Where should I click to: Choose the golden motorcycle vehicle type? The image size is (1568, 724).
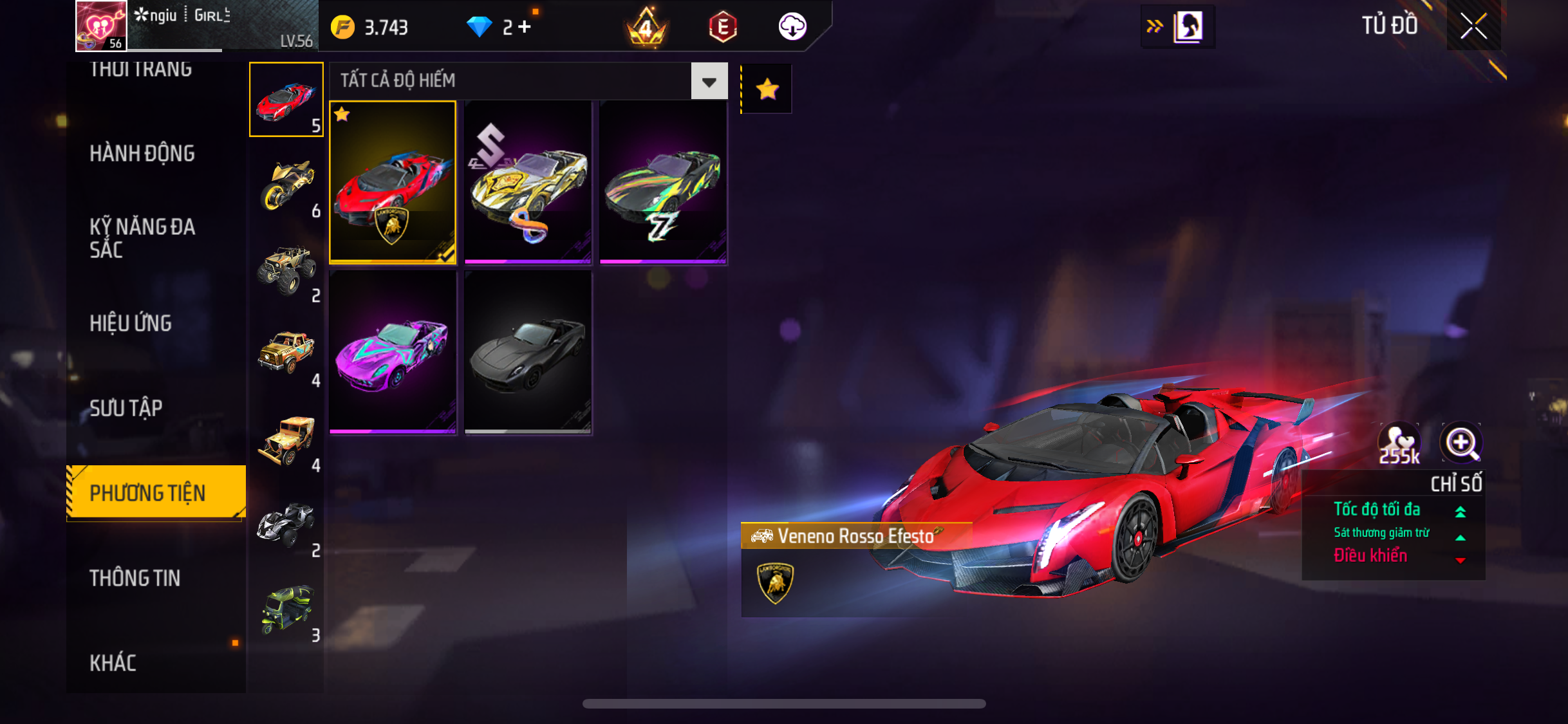286,185
